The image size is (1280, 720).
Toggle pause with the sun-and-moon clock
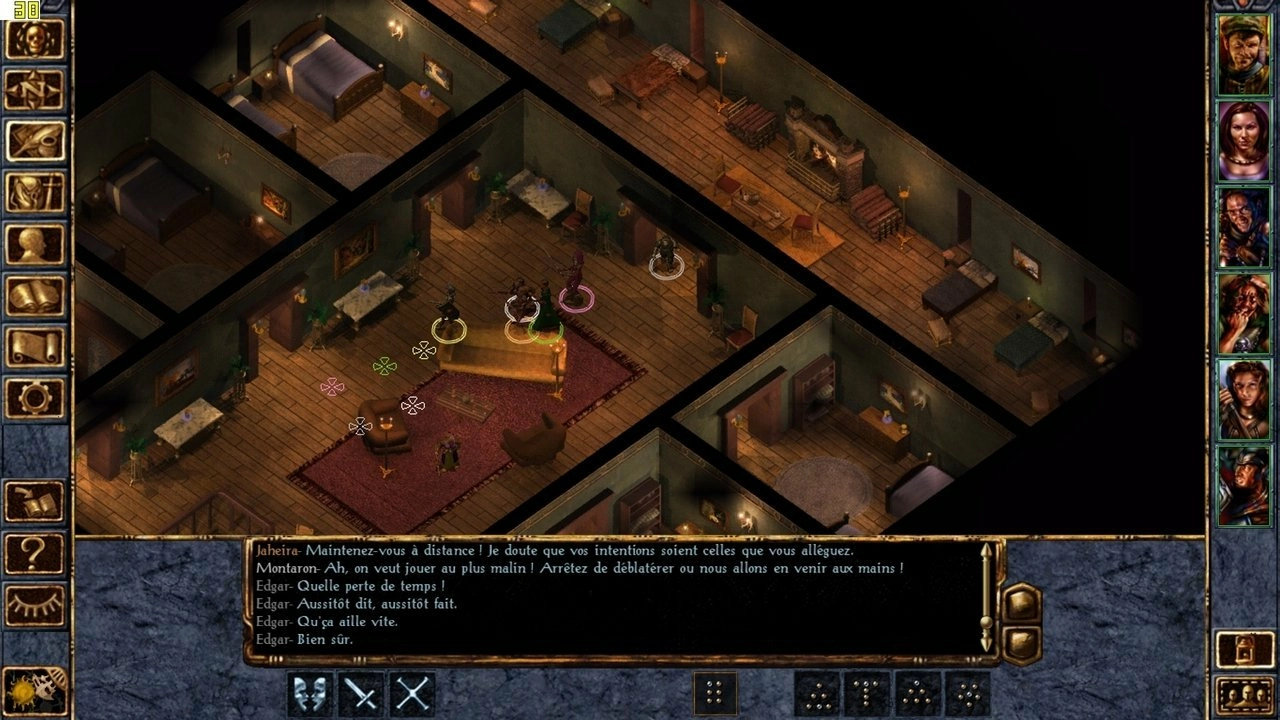tap(35, 692)
